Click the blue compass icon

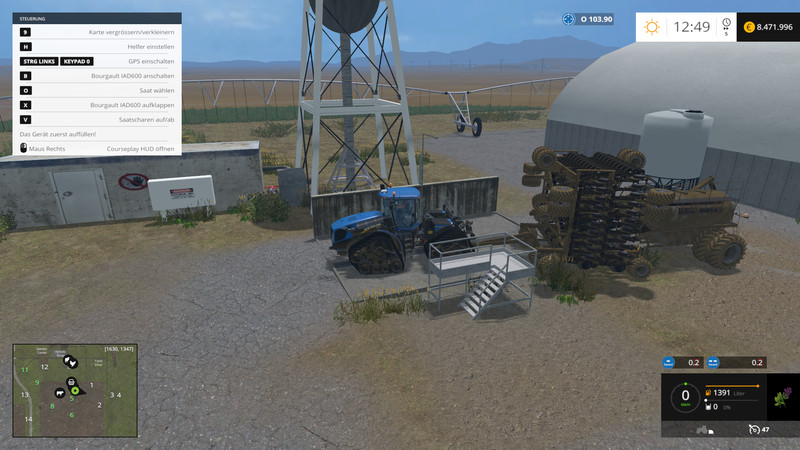(569, 19)
